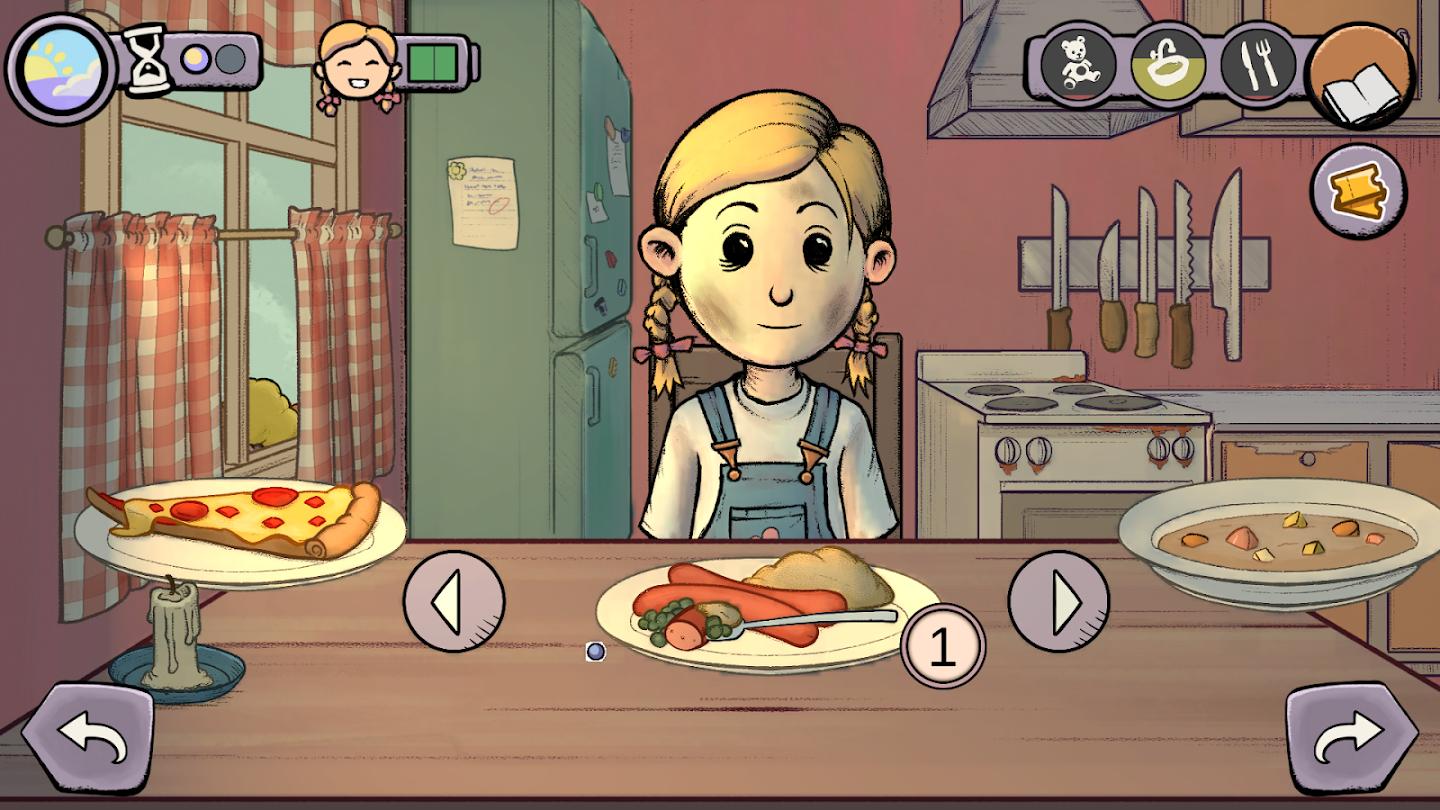Show the next meal with the right arrow
1440x810 pixels.
(x=1059, y=601)
